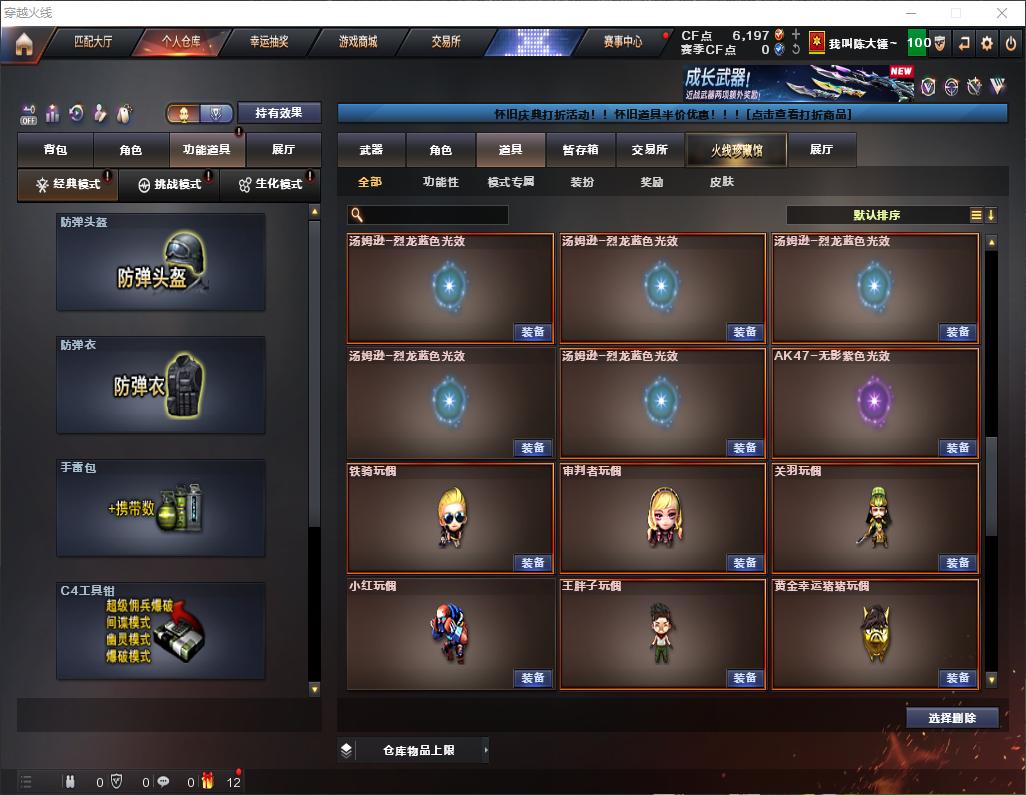Open the 游戏商城 game store

point(357,42)
